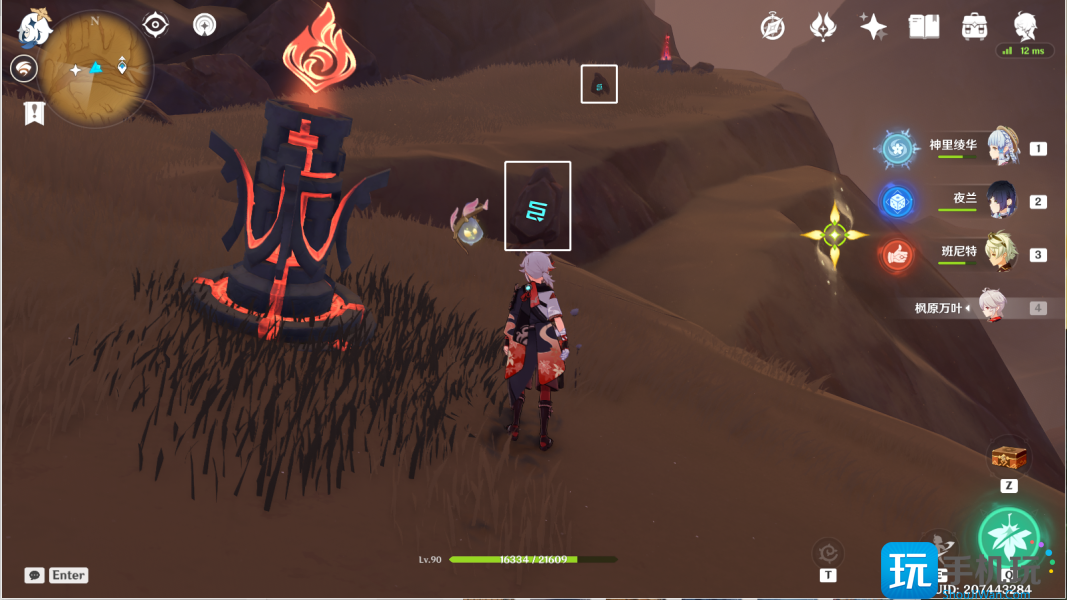This screenshot has height=600, width=1067.
Task: Open the compass icon in the top bar
Action: point(772,27)
